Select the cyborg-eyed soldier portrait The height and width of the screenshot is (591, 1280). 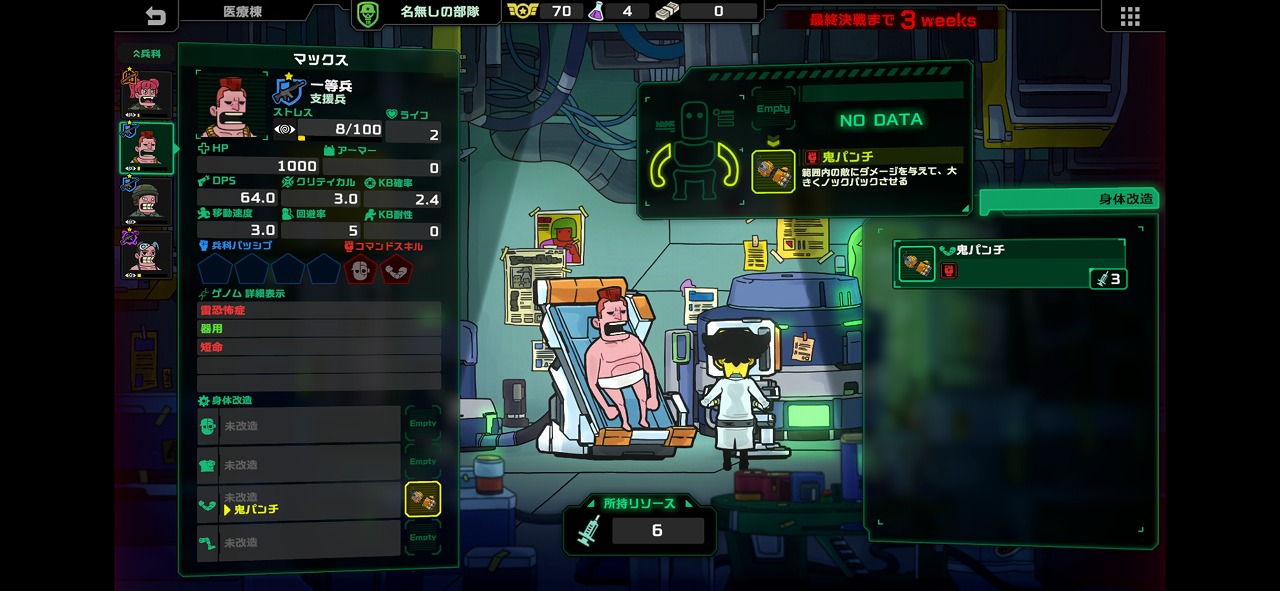[146, 255]
